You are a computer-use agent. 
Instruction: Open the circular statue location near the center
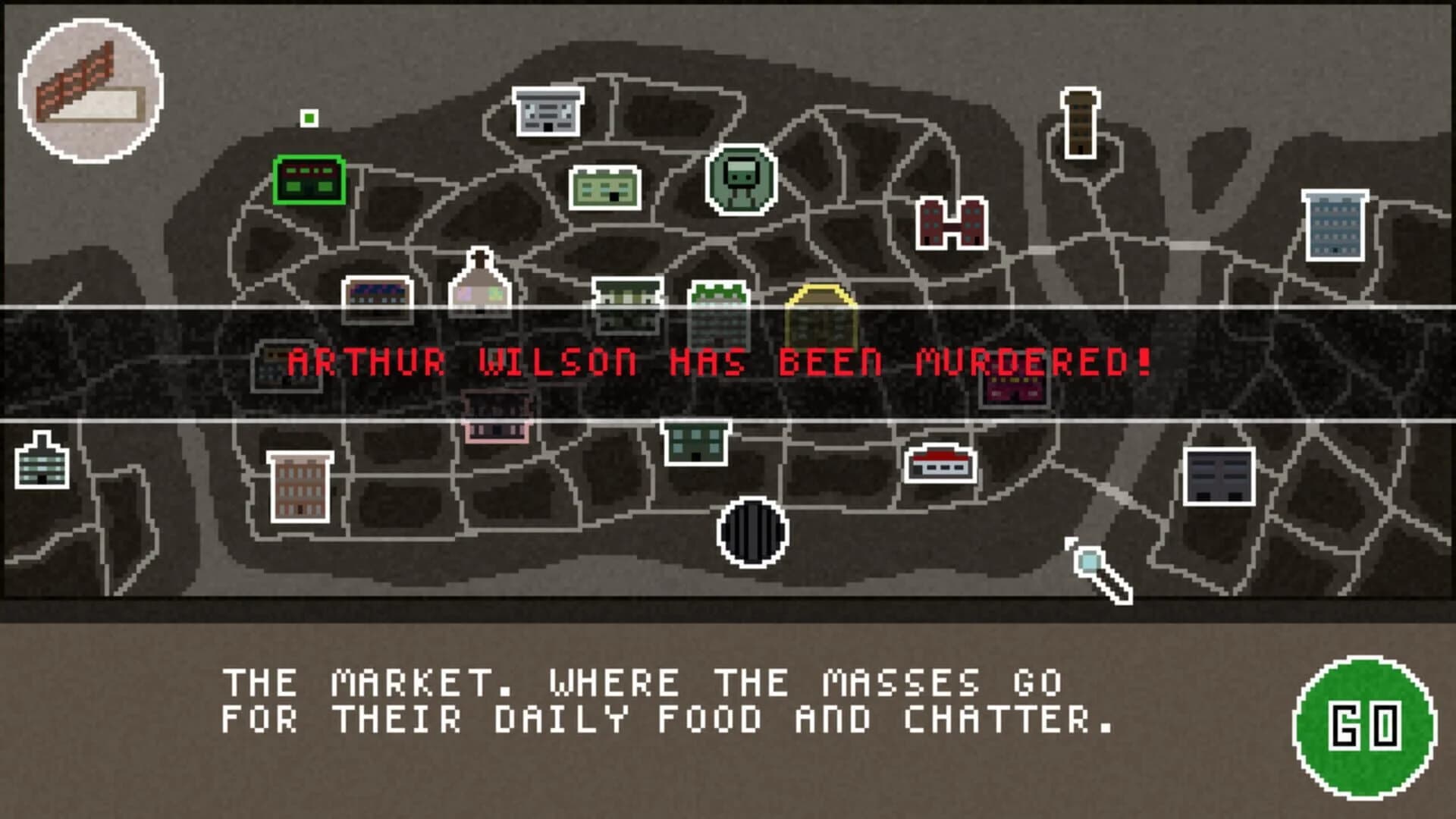pos(739,178)
